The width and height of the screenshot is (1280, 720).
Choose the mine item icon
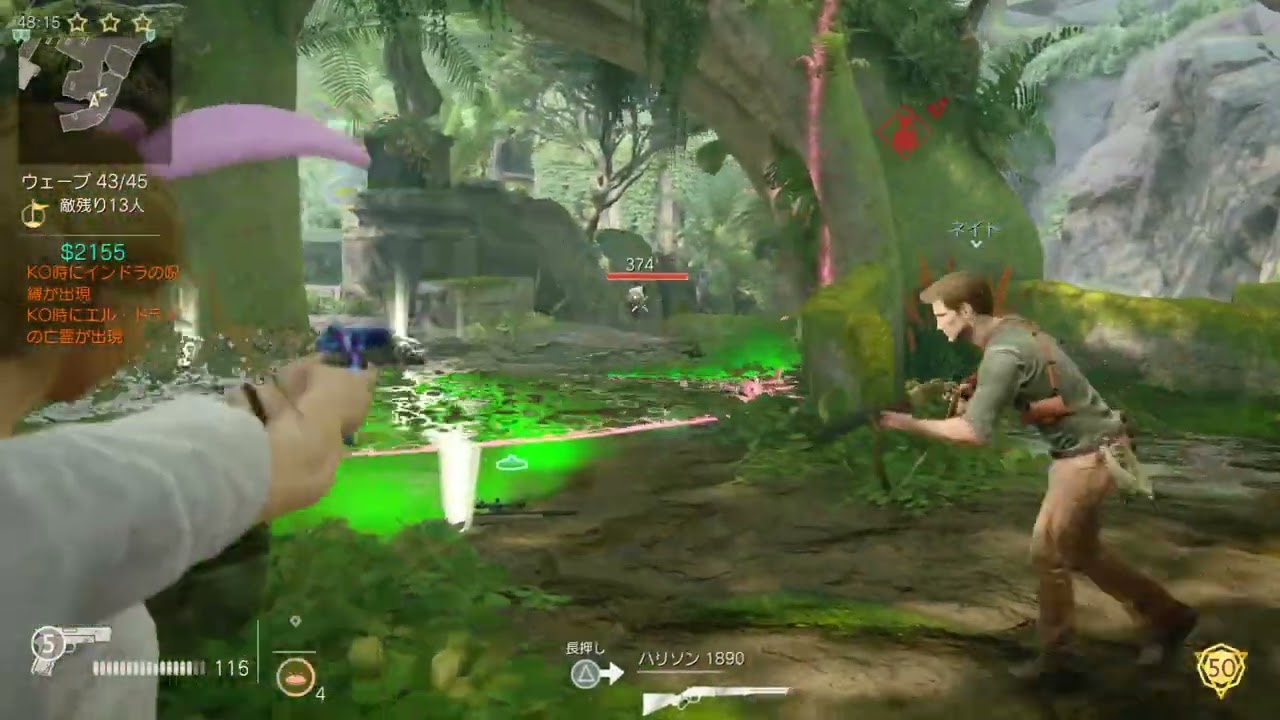tap(294, 676)
